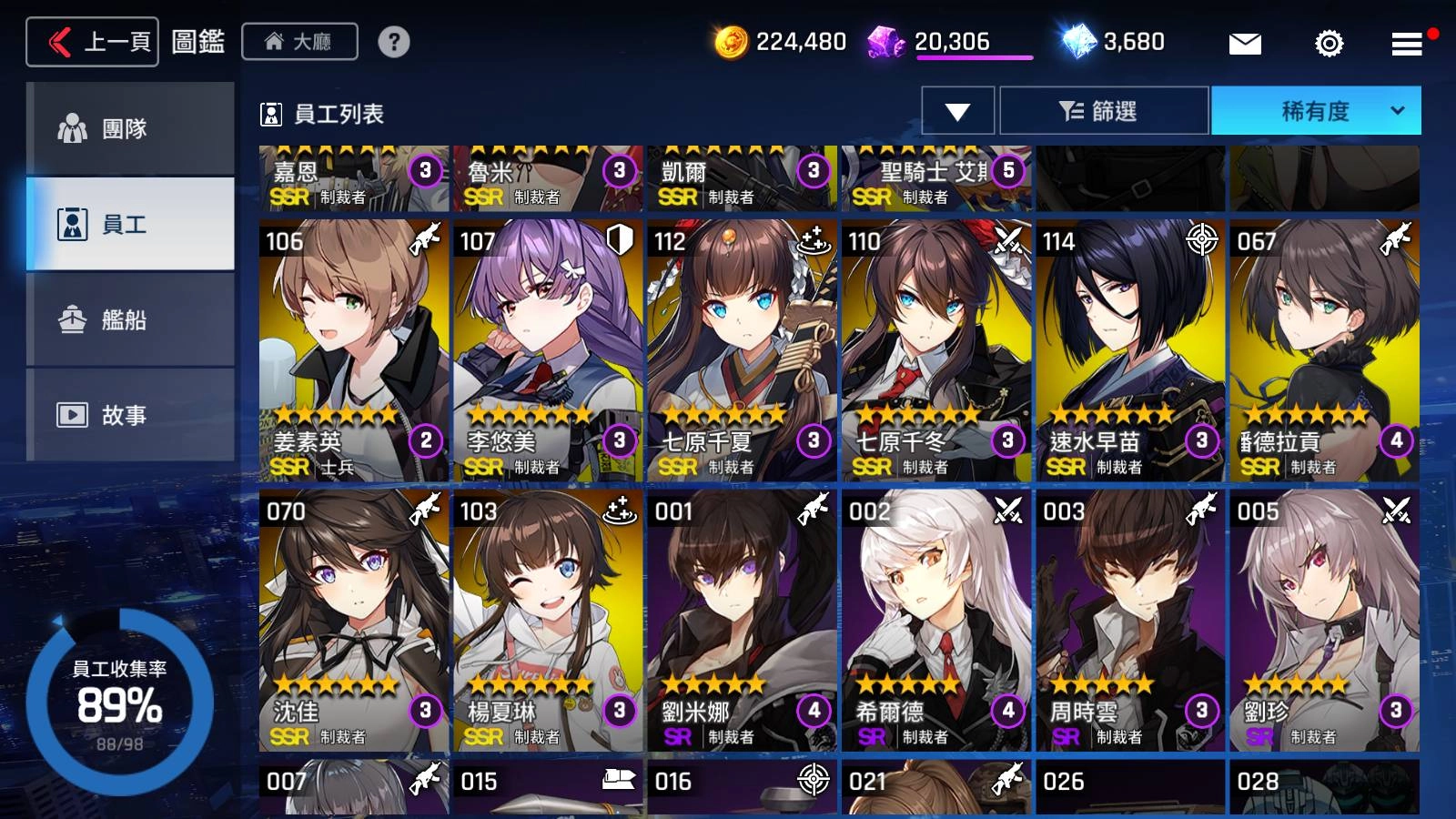The width and height of the screenshot is (1456, 819).
Task: Open the 故事 tab
Action: click(x=130, y=415)
